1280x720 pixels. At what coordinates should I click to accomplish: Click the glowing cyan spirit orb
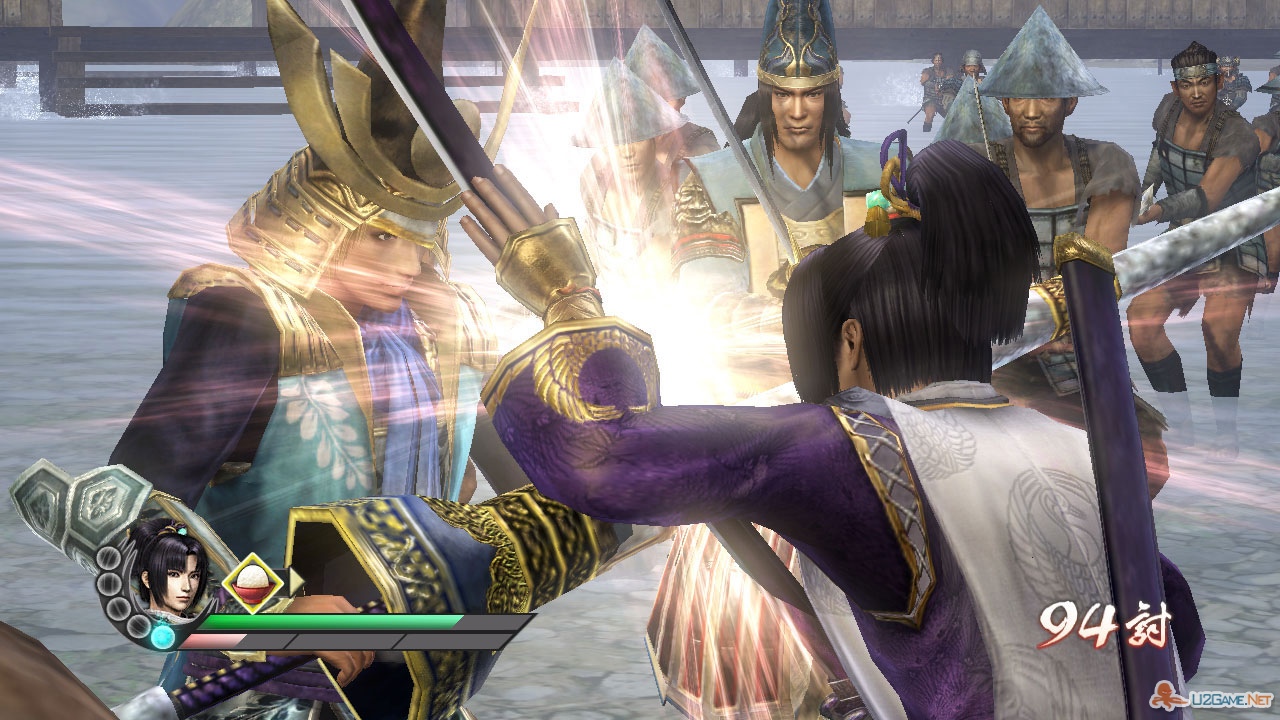pos(162,636)
